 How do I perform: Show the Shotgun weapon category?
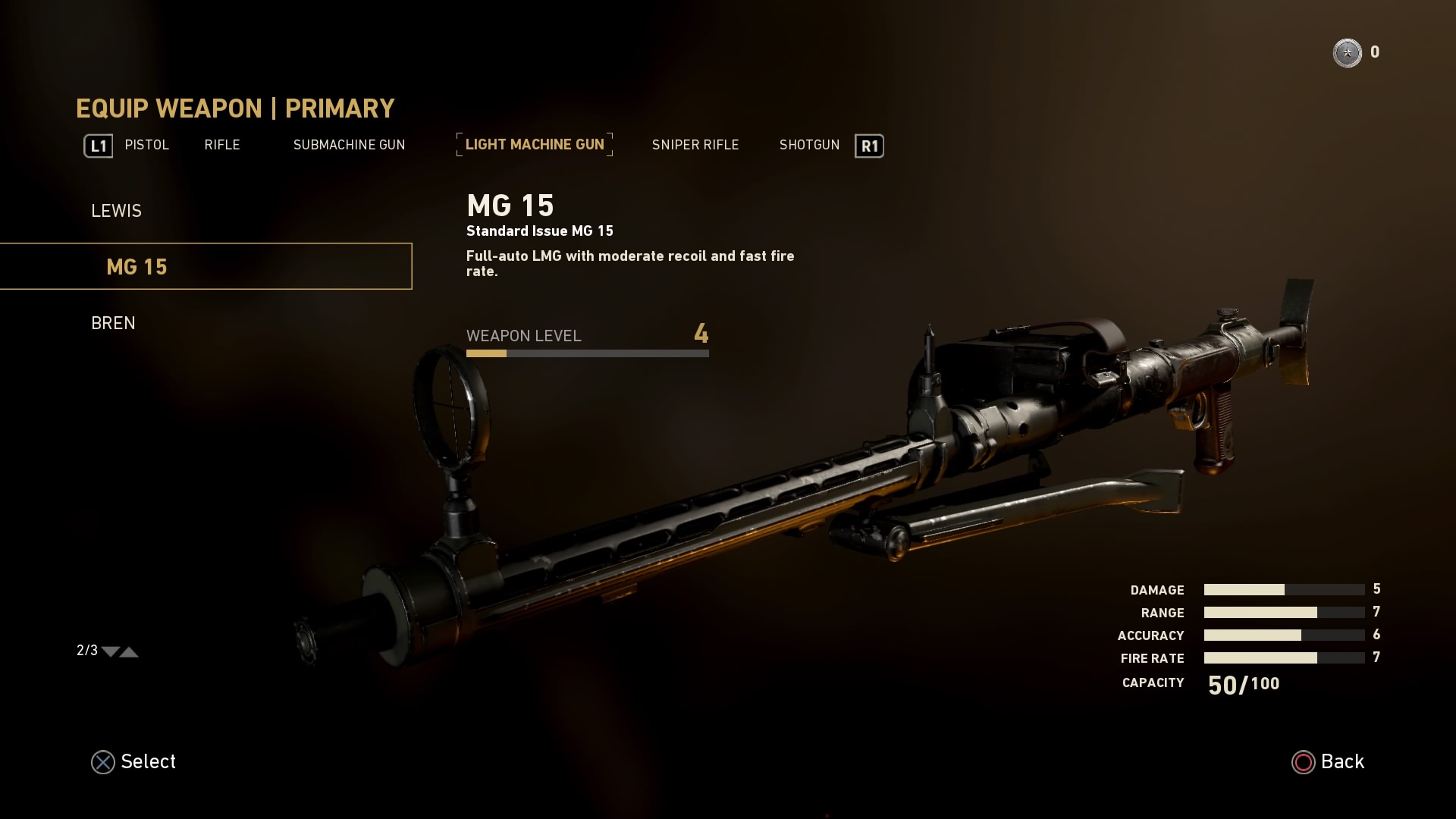point(809,145)
